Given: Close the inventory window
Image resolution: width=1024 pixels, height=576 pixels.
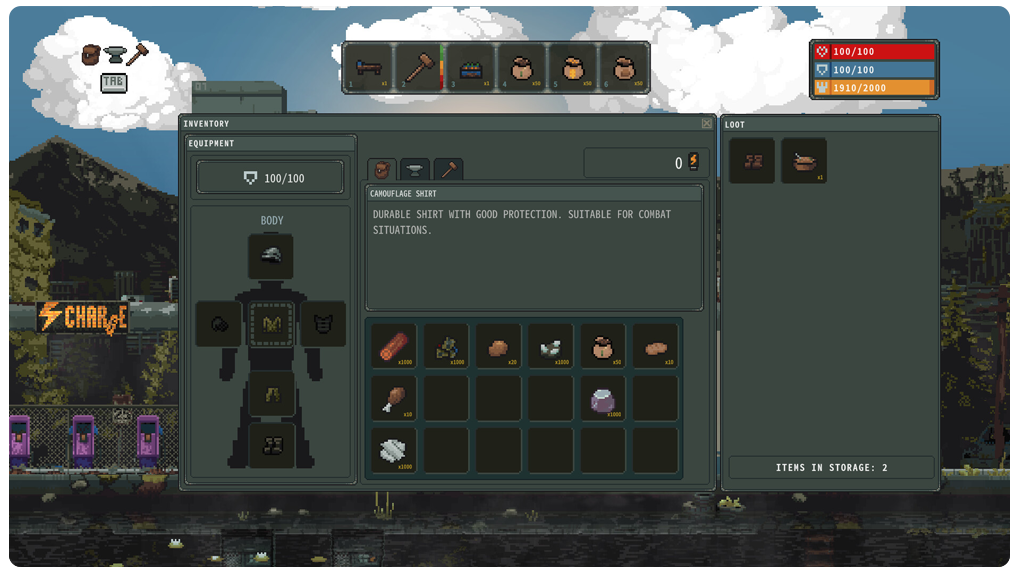Looking at the screenshot, I should click(x=707, y=124).
